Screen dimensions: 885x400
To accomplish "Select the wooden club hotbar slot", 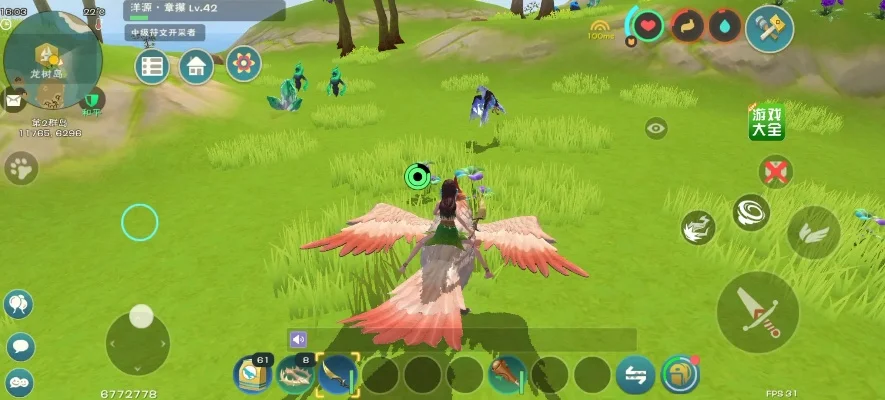I will pyautogui.click(x=508, y=375).
